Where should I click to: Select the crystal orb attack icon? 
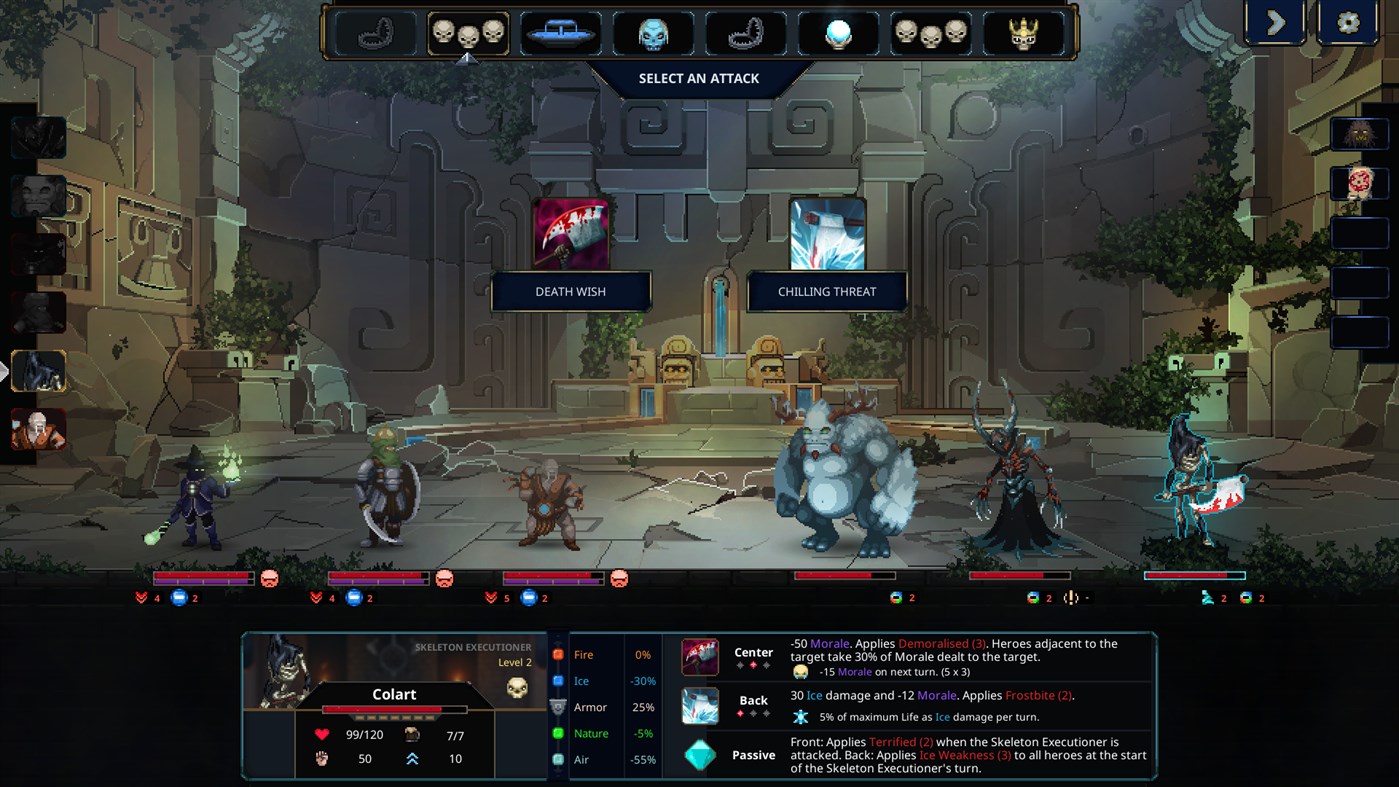[x=840, y=33]
